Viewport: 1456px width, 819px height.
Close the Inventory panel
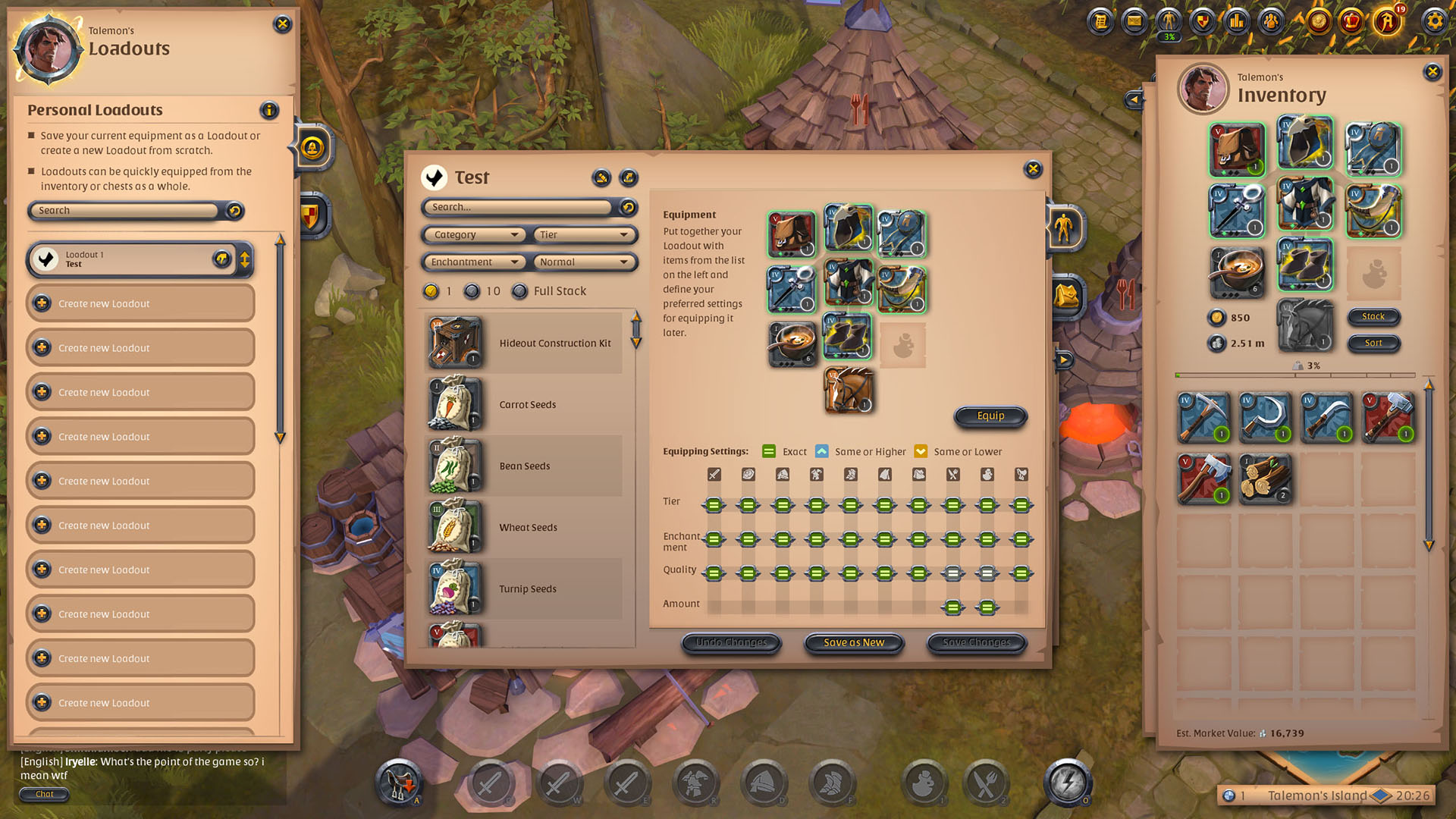(x=1432, y=72)
